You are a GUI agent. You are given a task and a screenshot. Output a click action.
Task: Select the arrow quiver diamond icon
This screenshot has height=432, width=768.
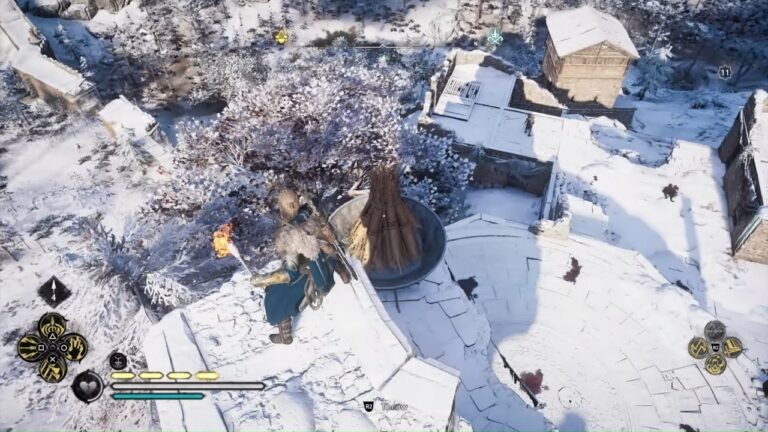tap(54, 291)
